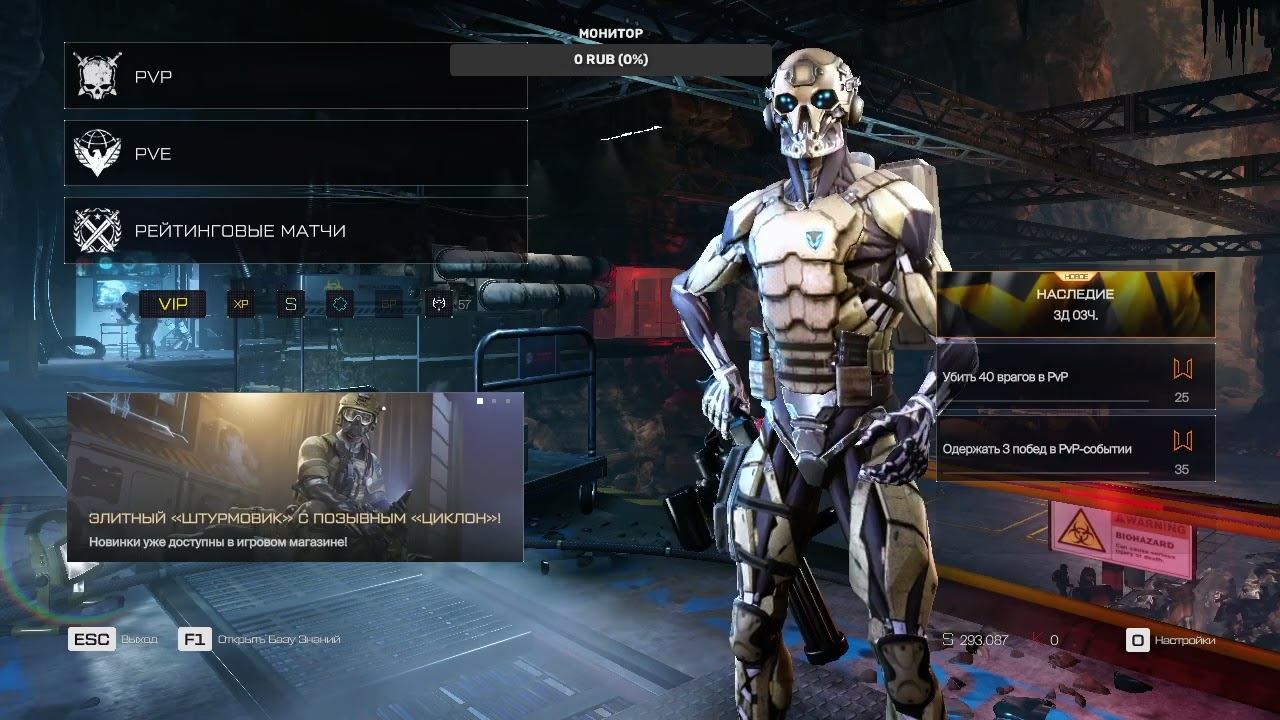Select the "Одержать 3 побед" PvP-event task
Screen dimensions: 1280x720
coord(1075,449)
